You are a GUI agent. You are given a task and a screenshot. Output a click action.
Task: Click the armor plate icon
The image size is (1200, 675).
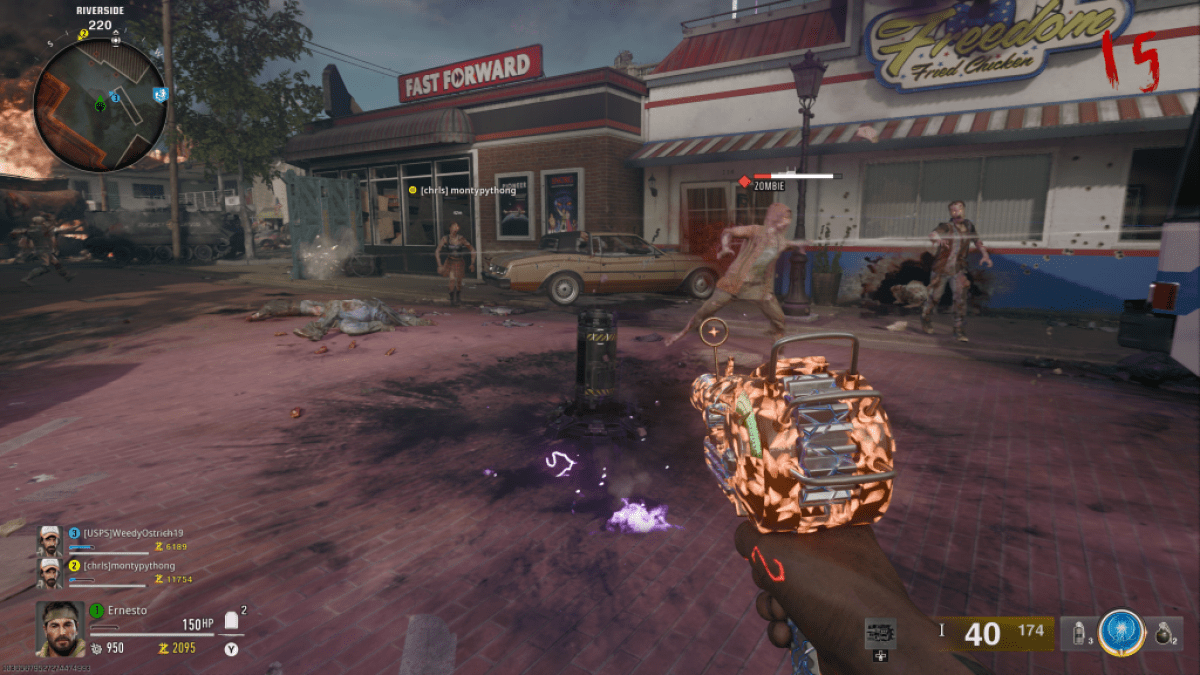tap(232, 621)
